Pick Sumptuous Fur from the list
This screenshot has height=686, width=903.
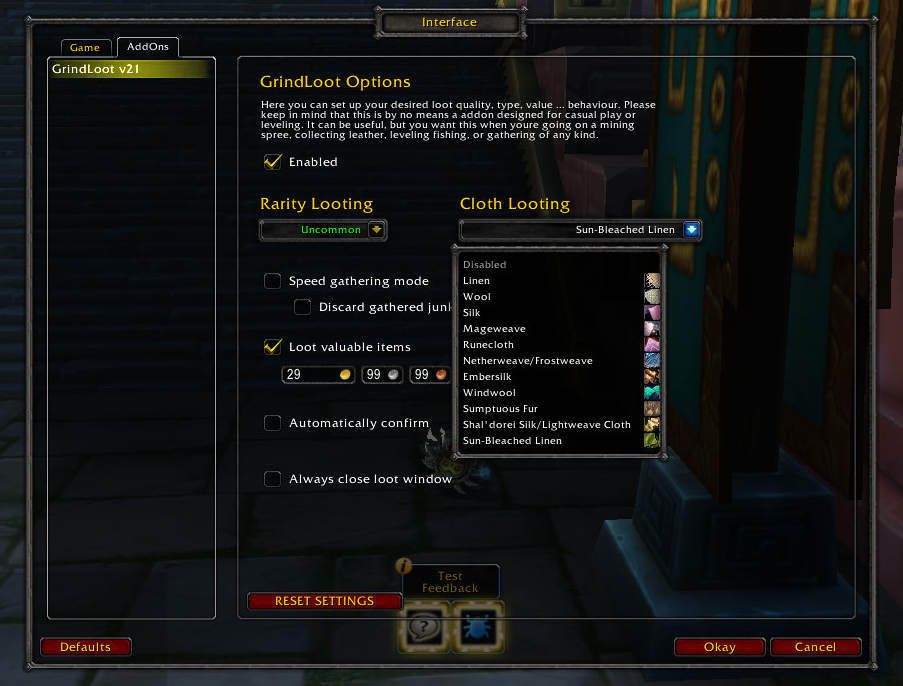(501, 409)
